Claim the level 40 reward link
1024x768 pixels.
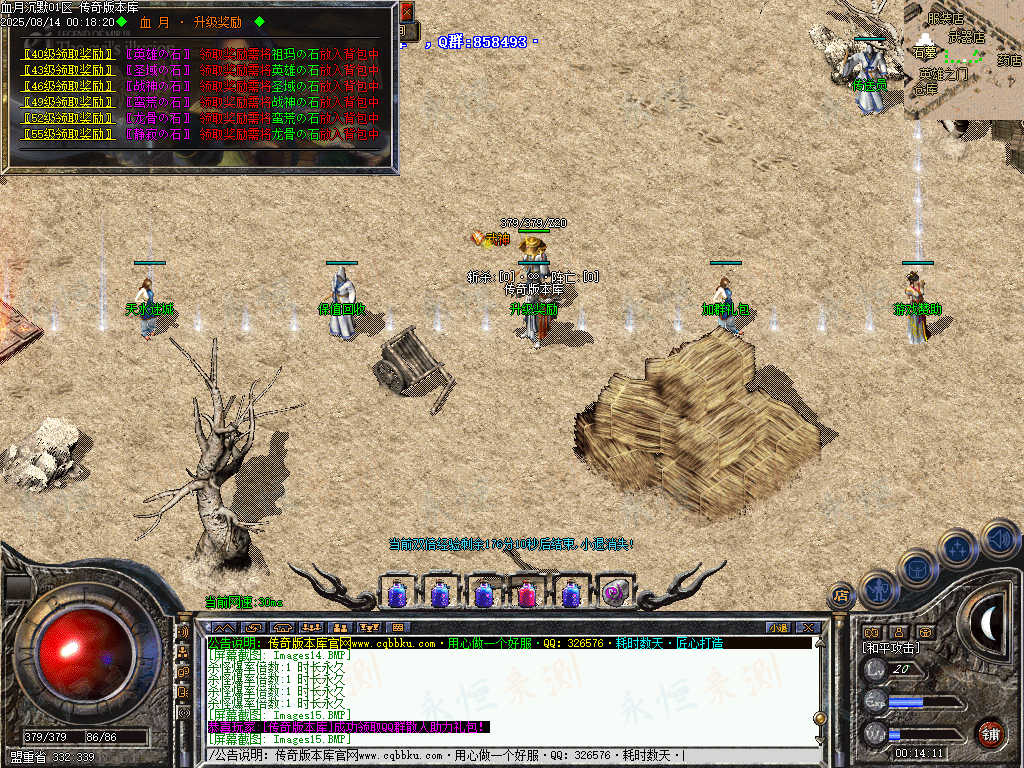tap(67, 54)
